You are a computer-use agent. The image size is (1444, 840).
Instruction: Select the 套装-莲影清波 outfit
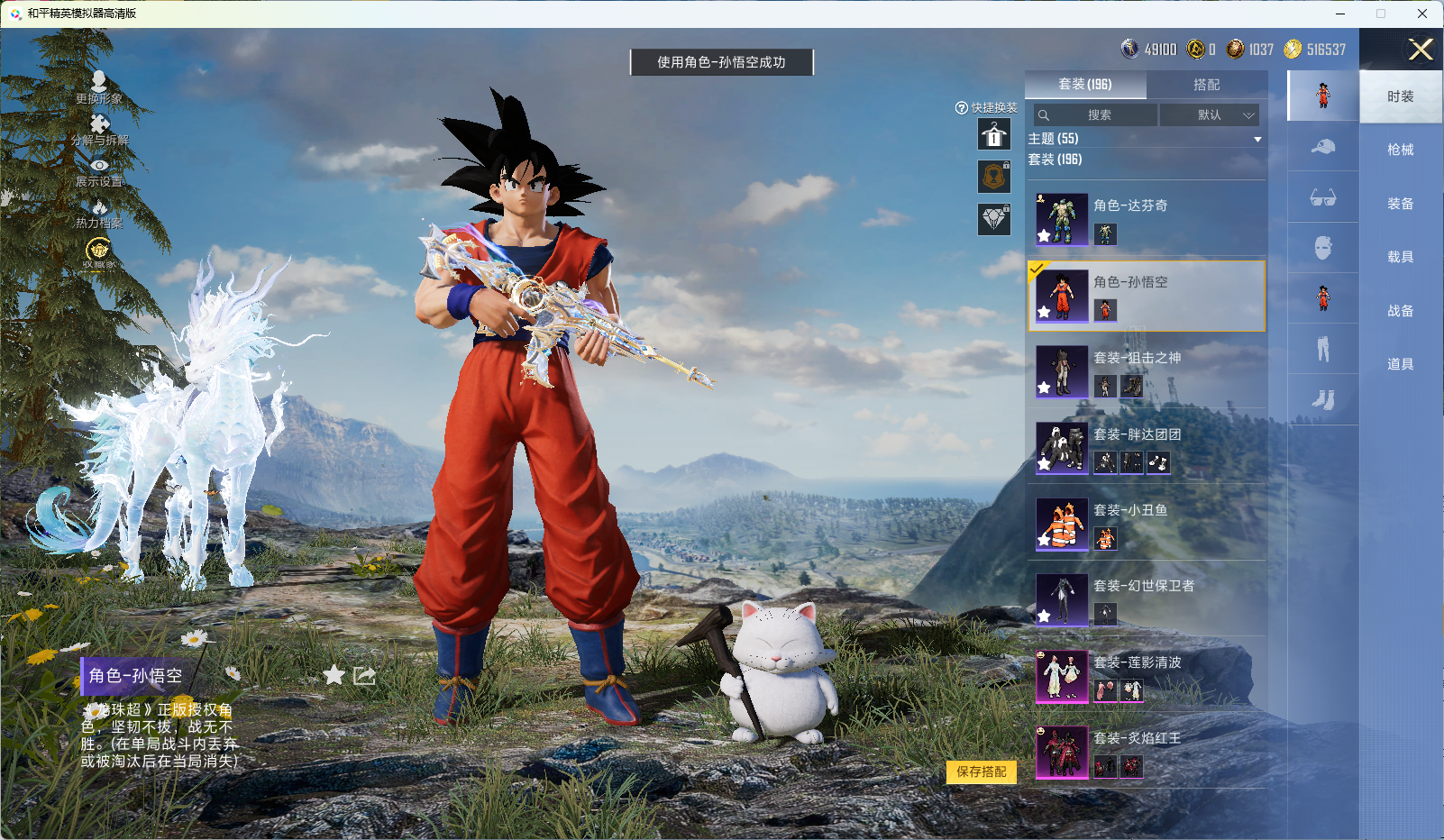1146,676
